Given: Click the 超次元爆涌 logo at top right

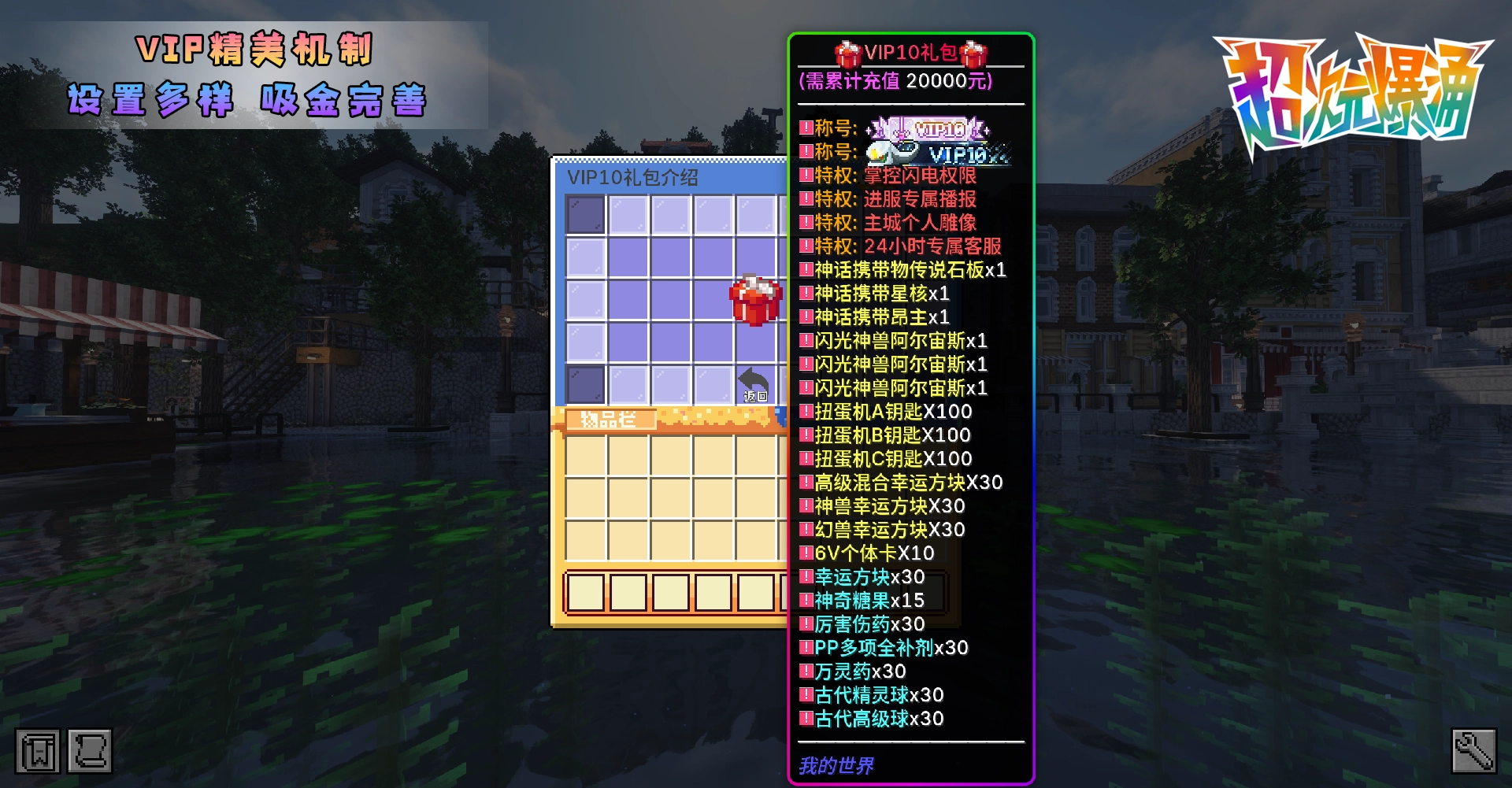Looking at the screenshot, I should coord(1354,87).
